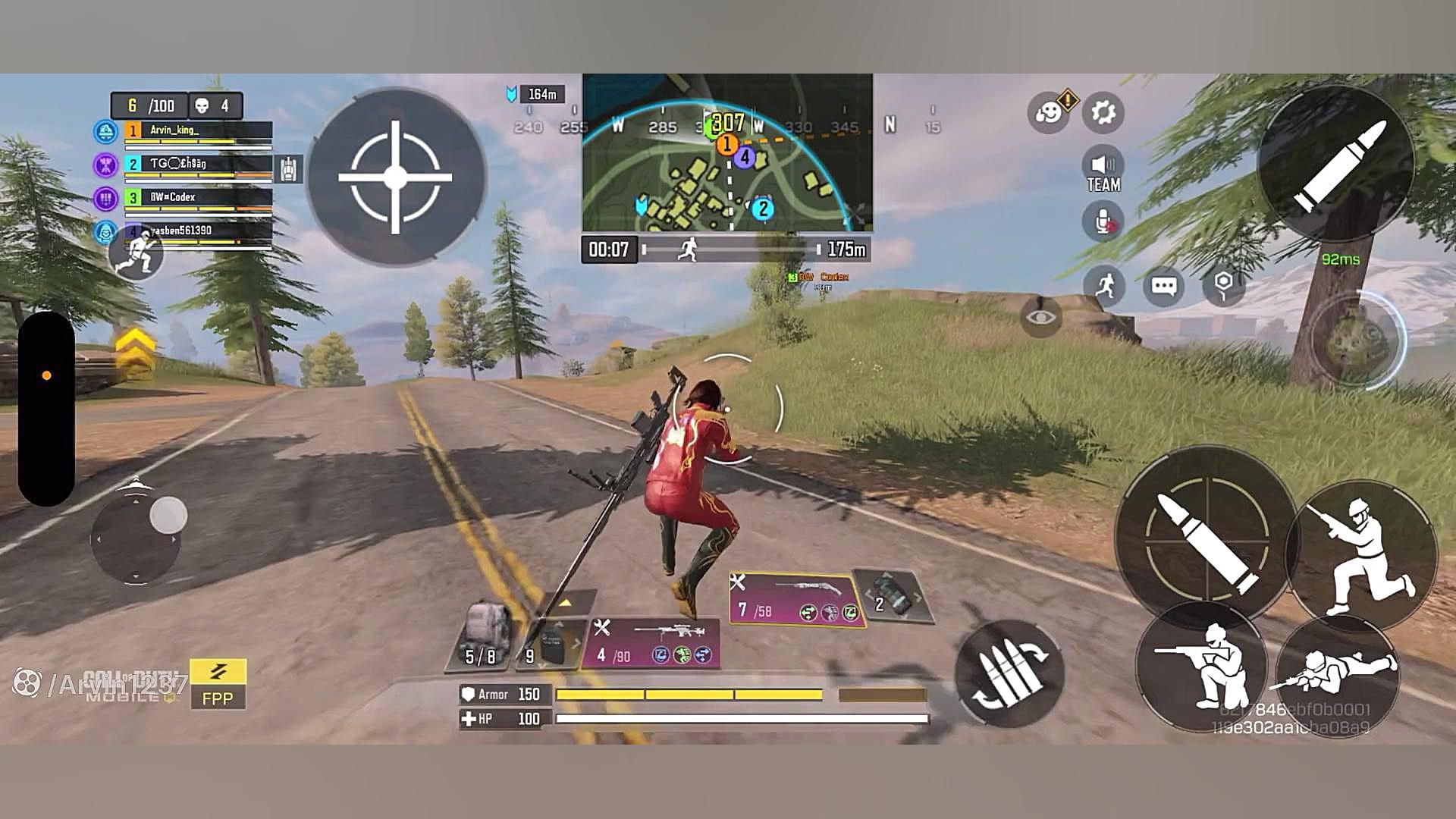The image size is (1456, 819).
Task: Open the quick chat speech bubble
Action: coord(1163,286)
